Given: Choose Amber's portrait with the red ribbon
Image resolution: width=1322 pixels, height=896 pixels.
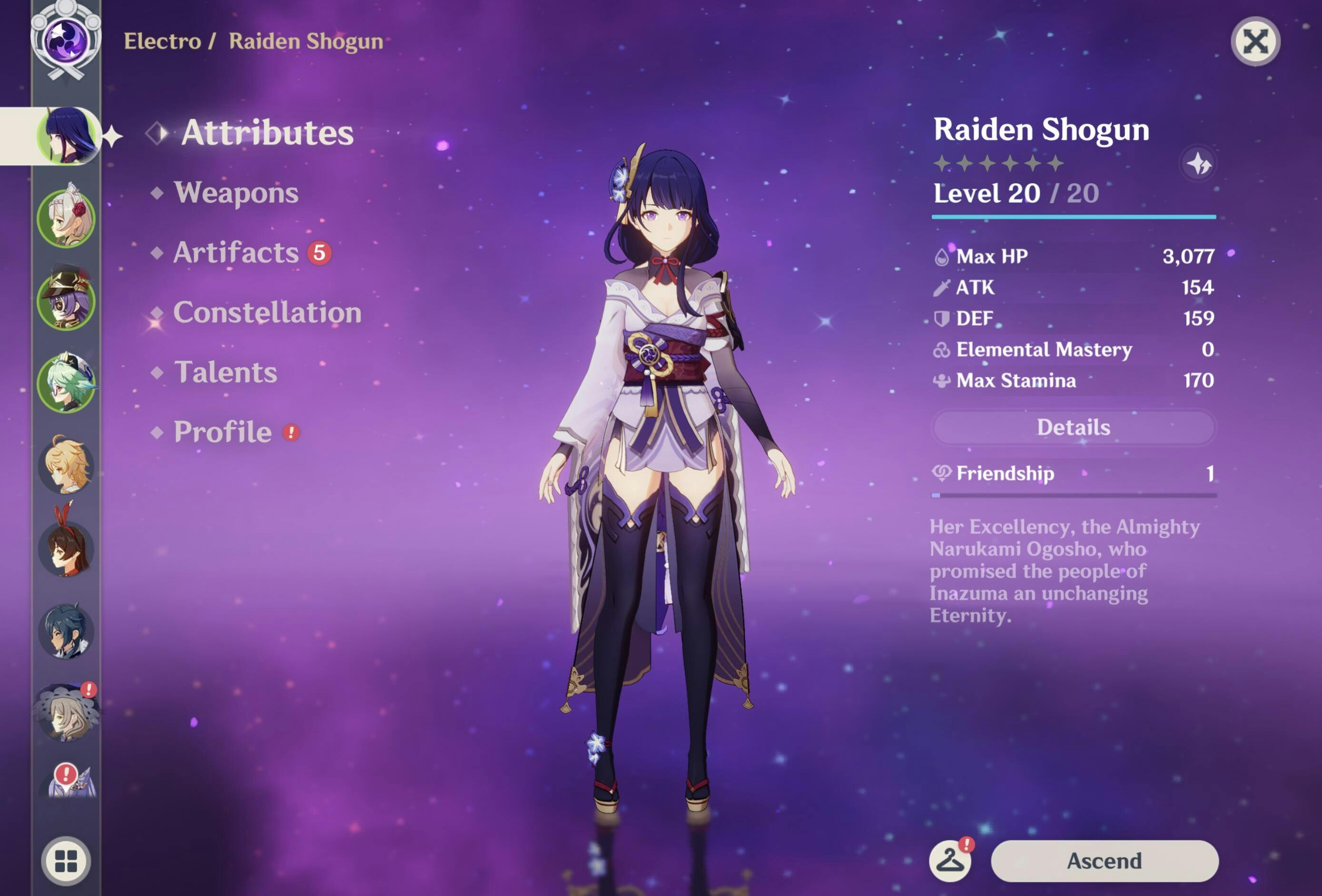Looking at the screenshot, I should coord(66,548).
